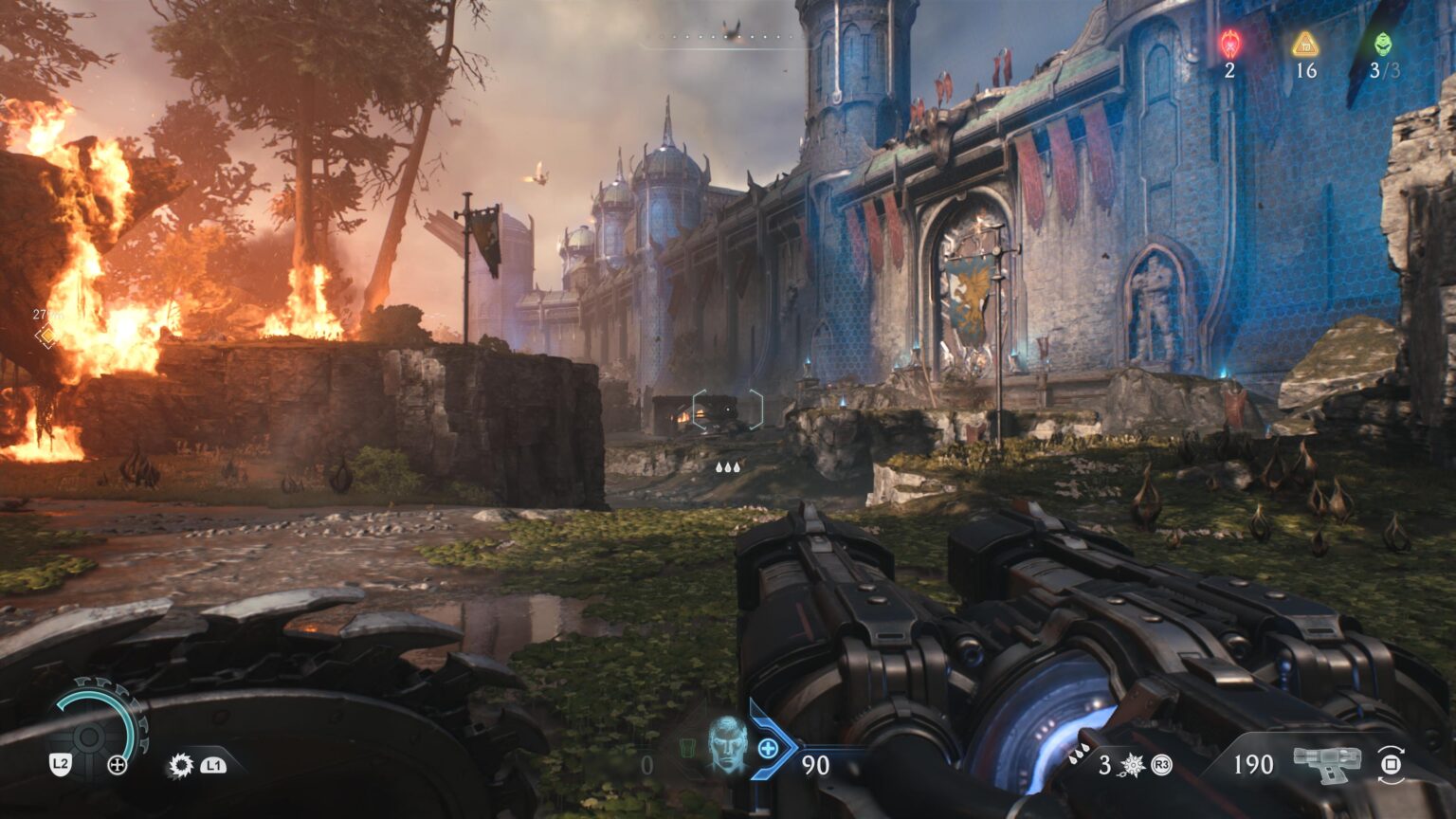This screenshot has height=819, width=1456.
Task: Select the spiked flail melee icon
Action: pos(1133,765)
